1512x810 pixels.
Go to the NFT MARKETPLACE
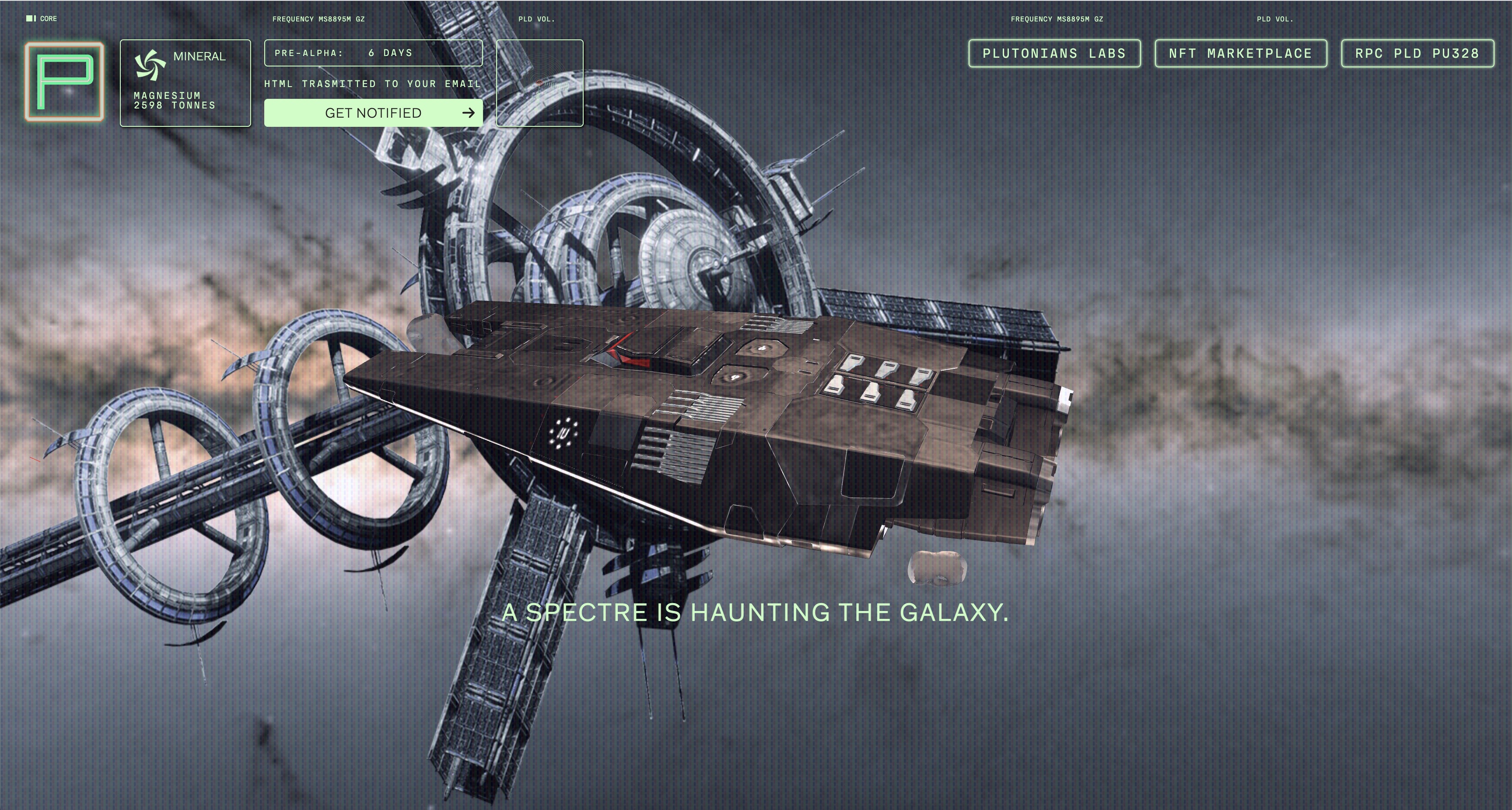coord(1240,53)
